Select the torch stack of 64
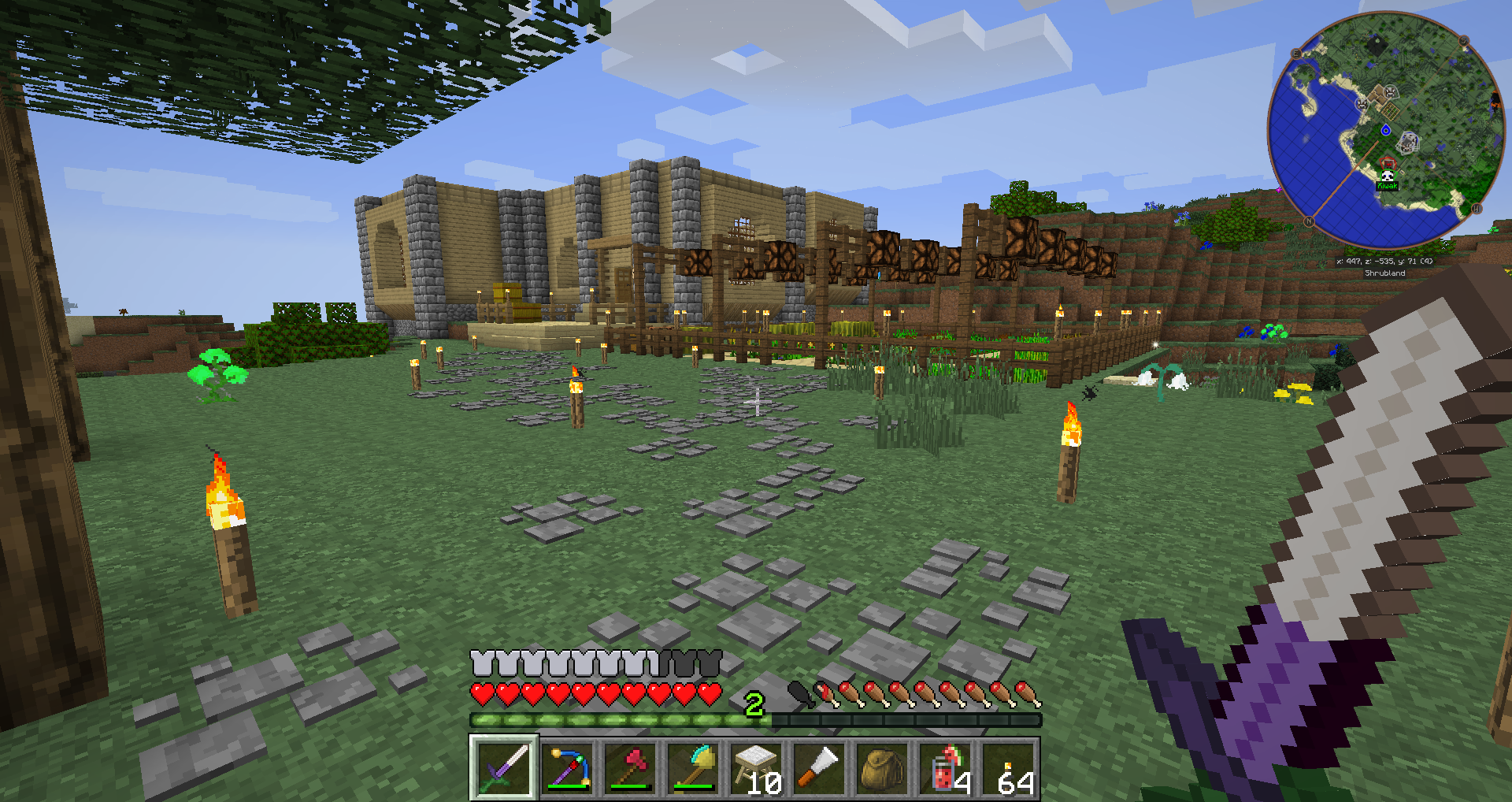Image resolution: width=1512 pixels, height=802 pixels. point(1009,768)
